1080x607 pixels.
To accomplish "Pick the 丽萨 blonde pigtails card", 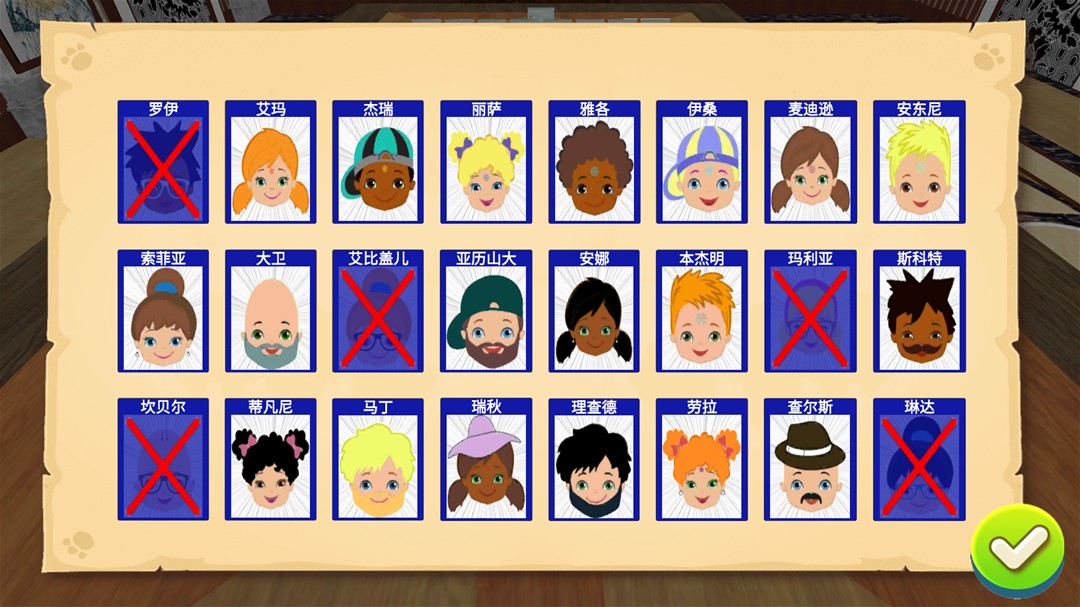I will click(486, 162).
